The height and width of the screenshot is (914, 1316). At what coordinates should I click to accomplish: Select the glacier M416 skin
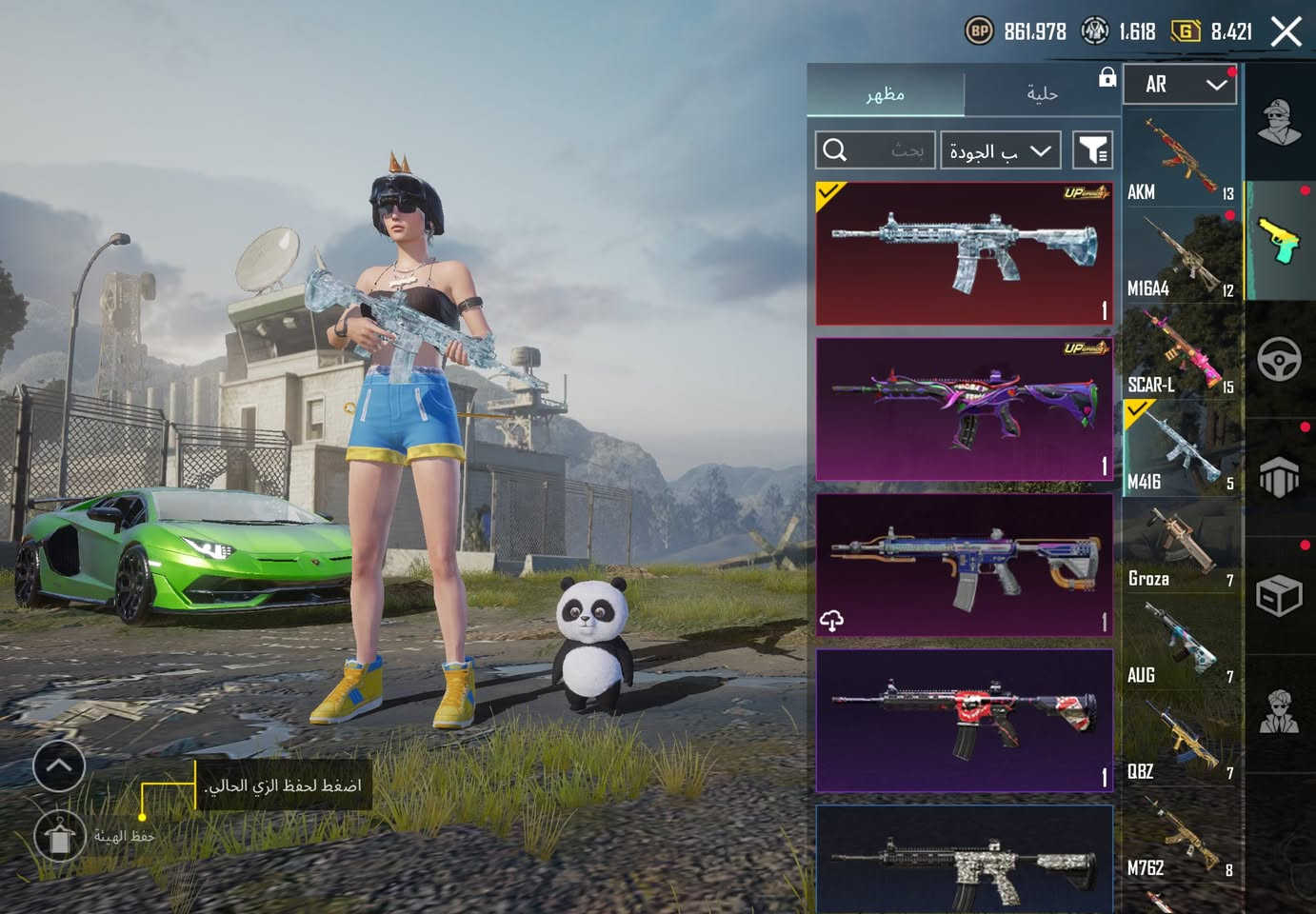(964, 253)
